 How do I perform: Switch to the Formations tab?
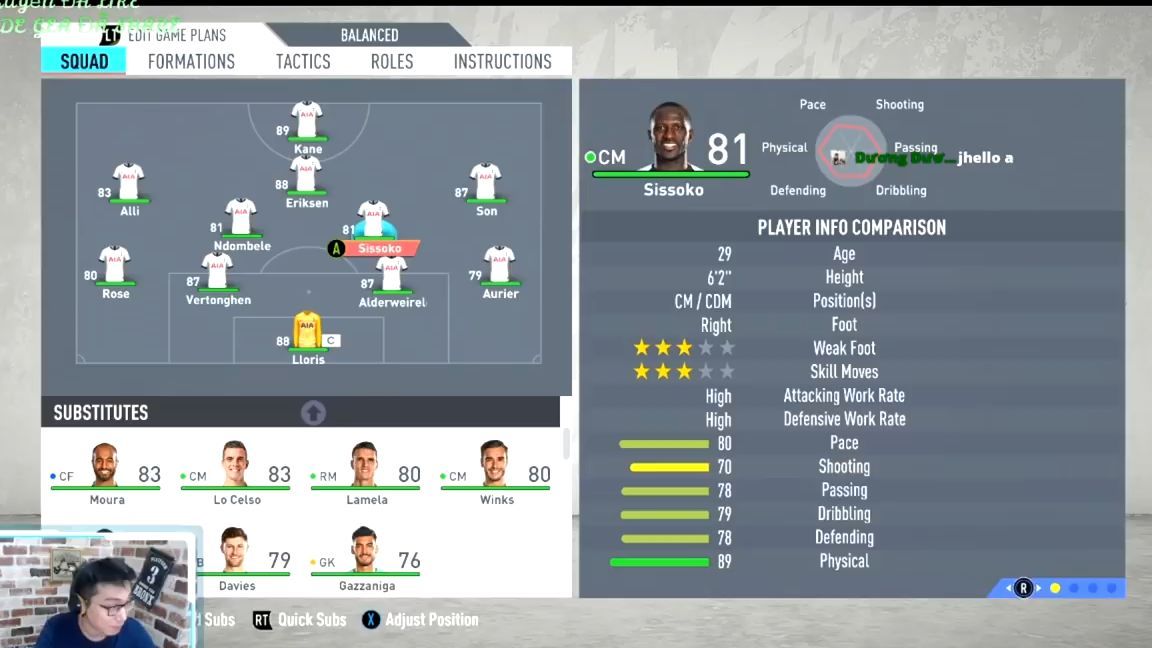191,61
